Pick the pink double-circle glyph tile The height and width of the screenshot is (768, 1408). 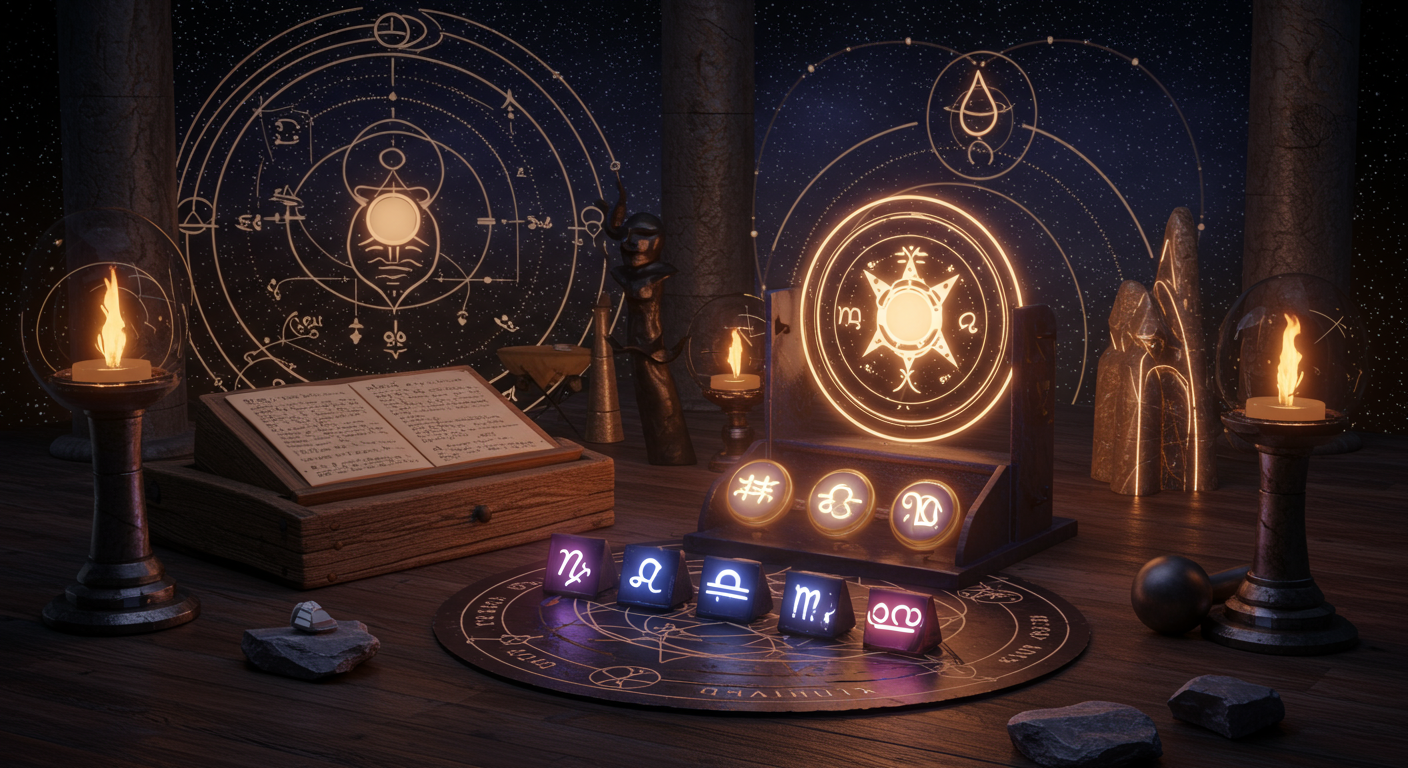(899, 619)
